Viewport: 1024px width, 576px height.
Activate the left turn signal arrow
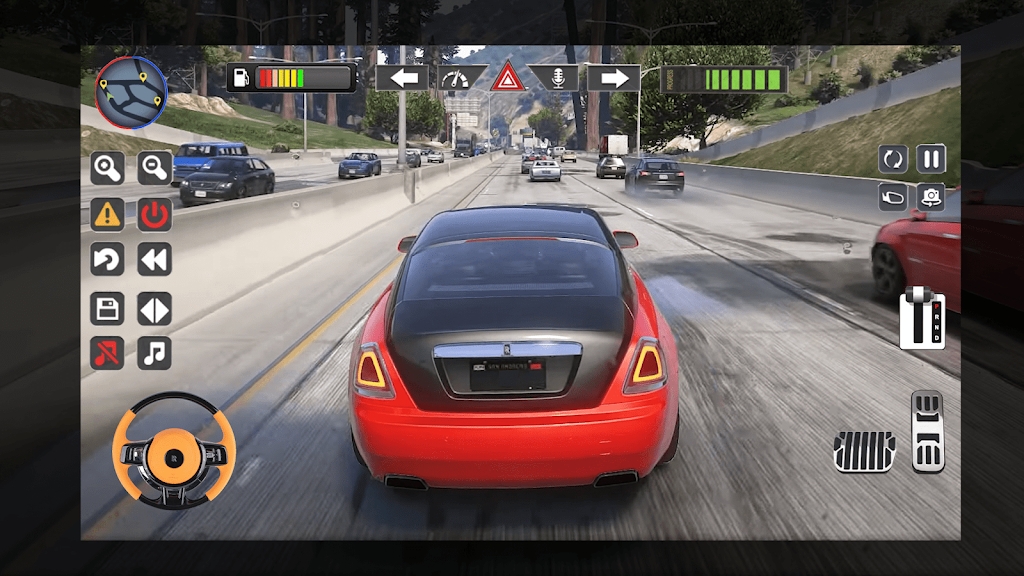(402, 78)
